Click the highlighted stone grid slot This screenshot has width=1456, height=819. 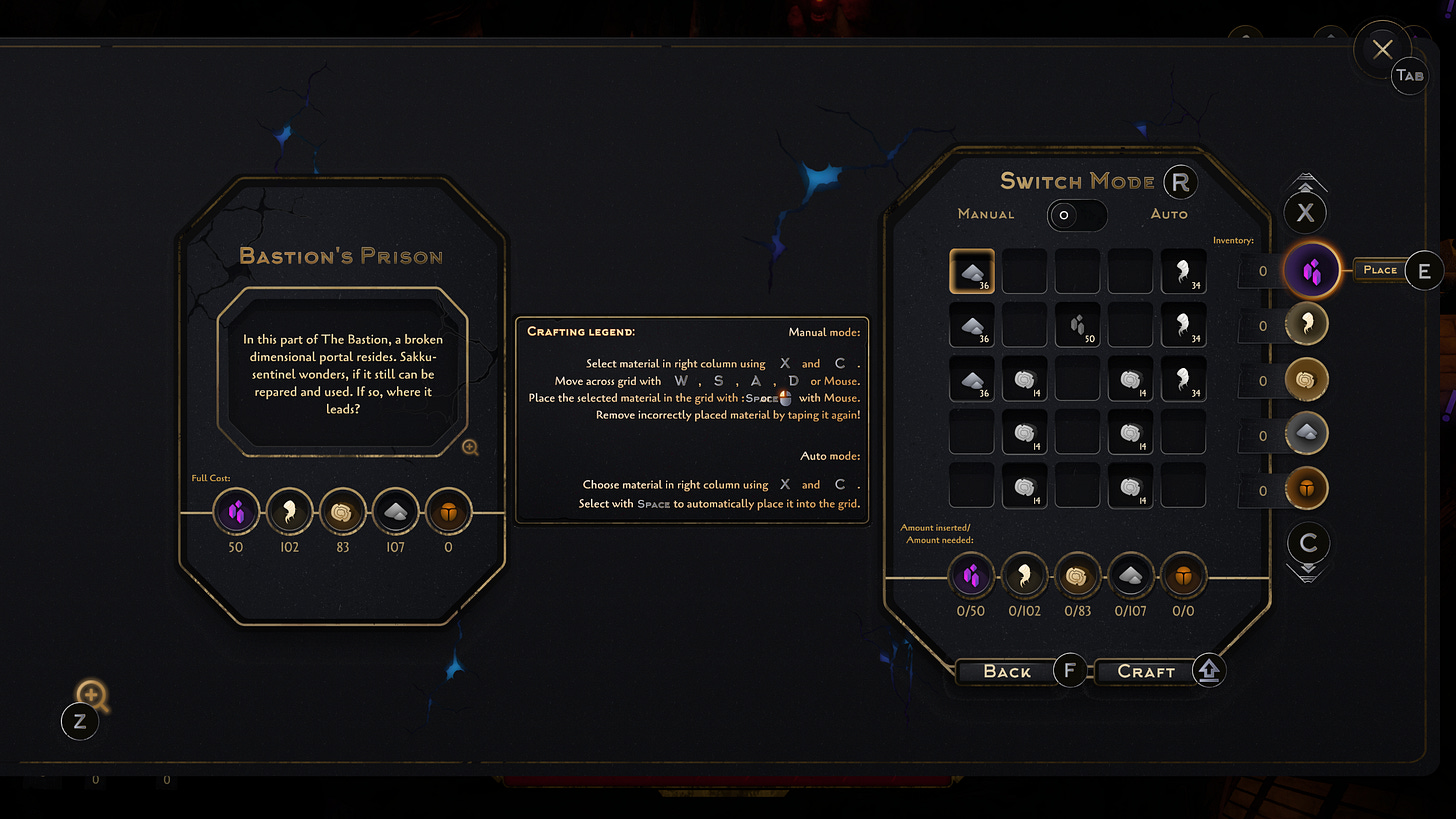(971, 271)
